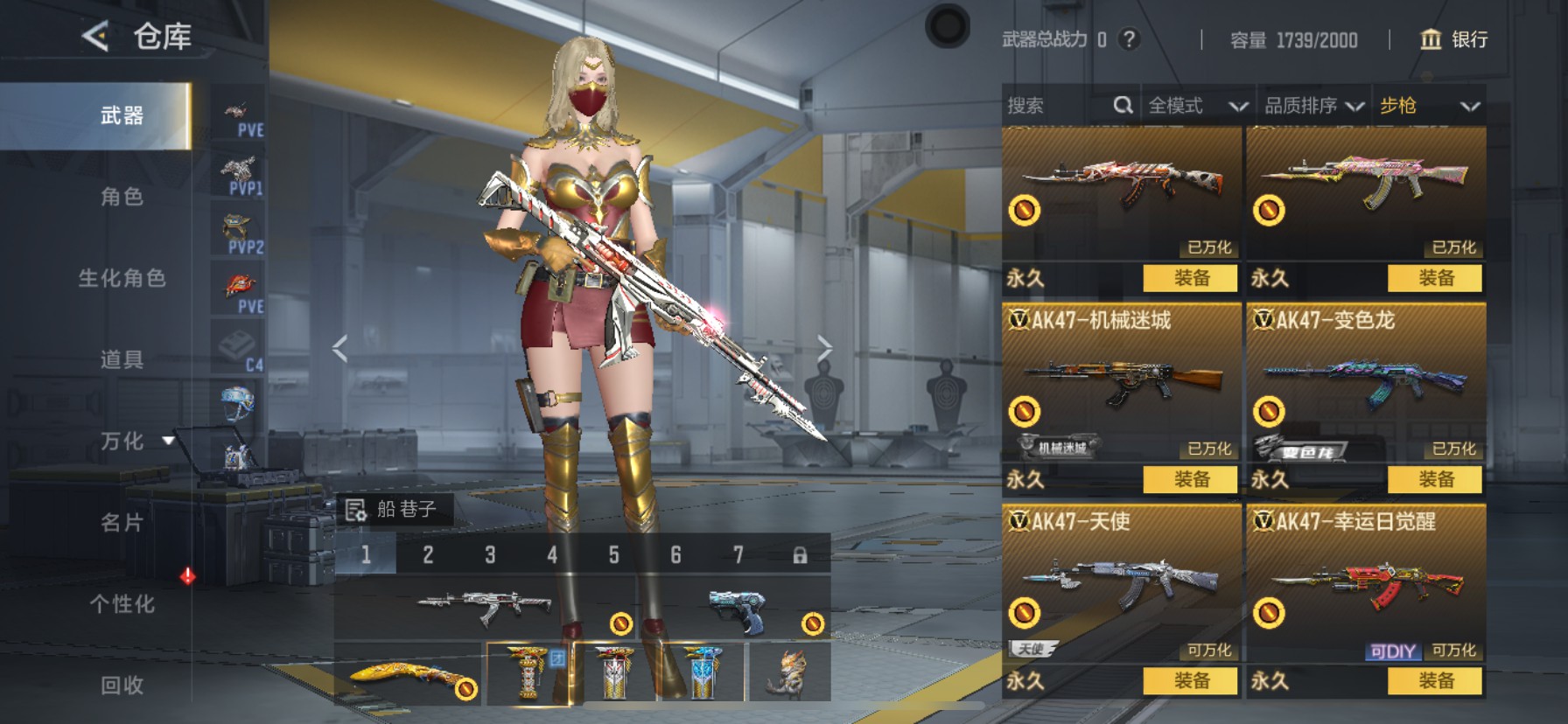
Task: Click the weapon power question mark help
Action: pyautogui.click(x=1130, y=39)
